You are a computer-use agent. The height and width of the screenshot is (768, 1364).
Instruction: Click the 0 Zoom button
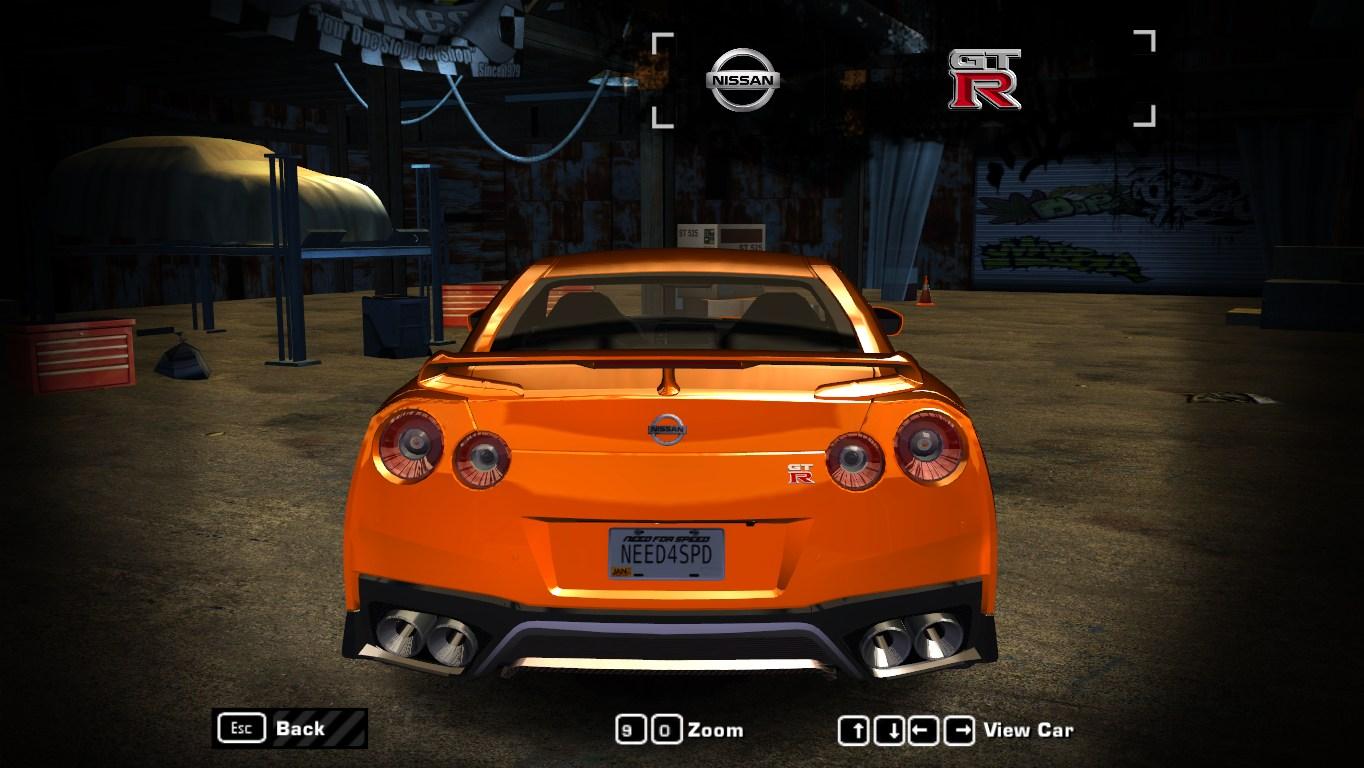click(x=667, y=730)
